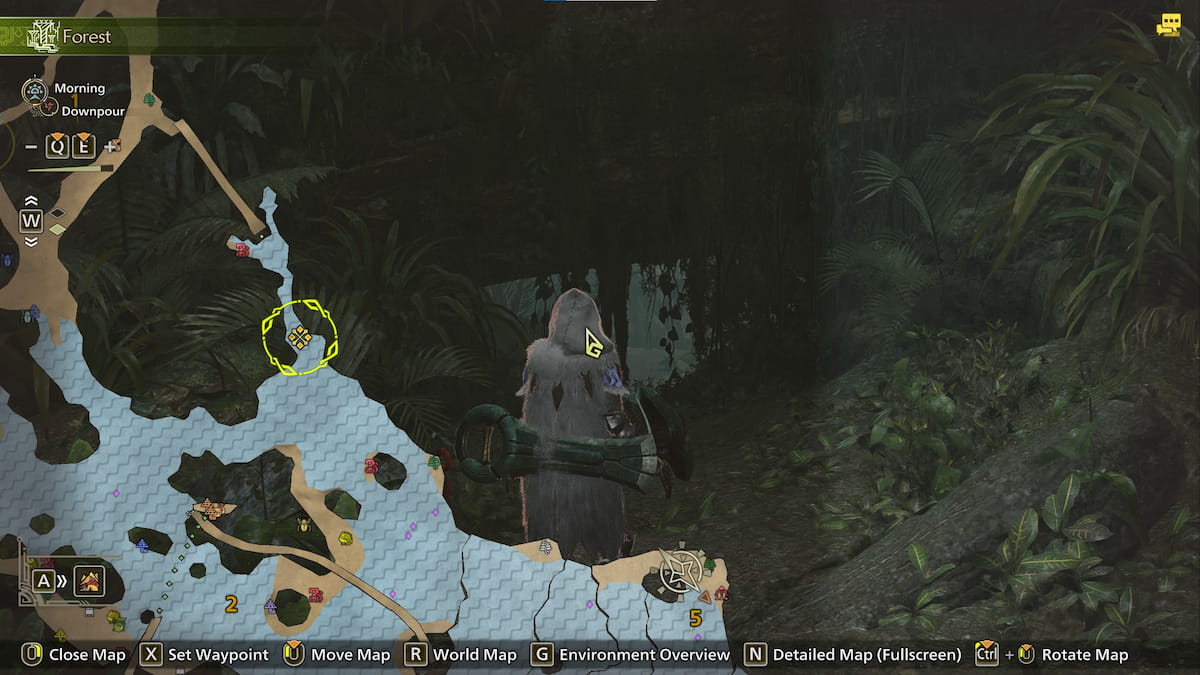Switch to Detailed Map (Fullscreen)

click(x=853, y=655)
